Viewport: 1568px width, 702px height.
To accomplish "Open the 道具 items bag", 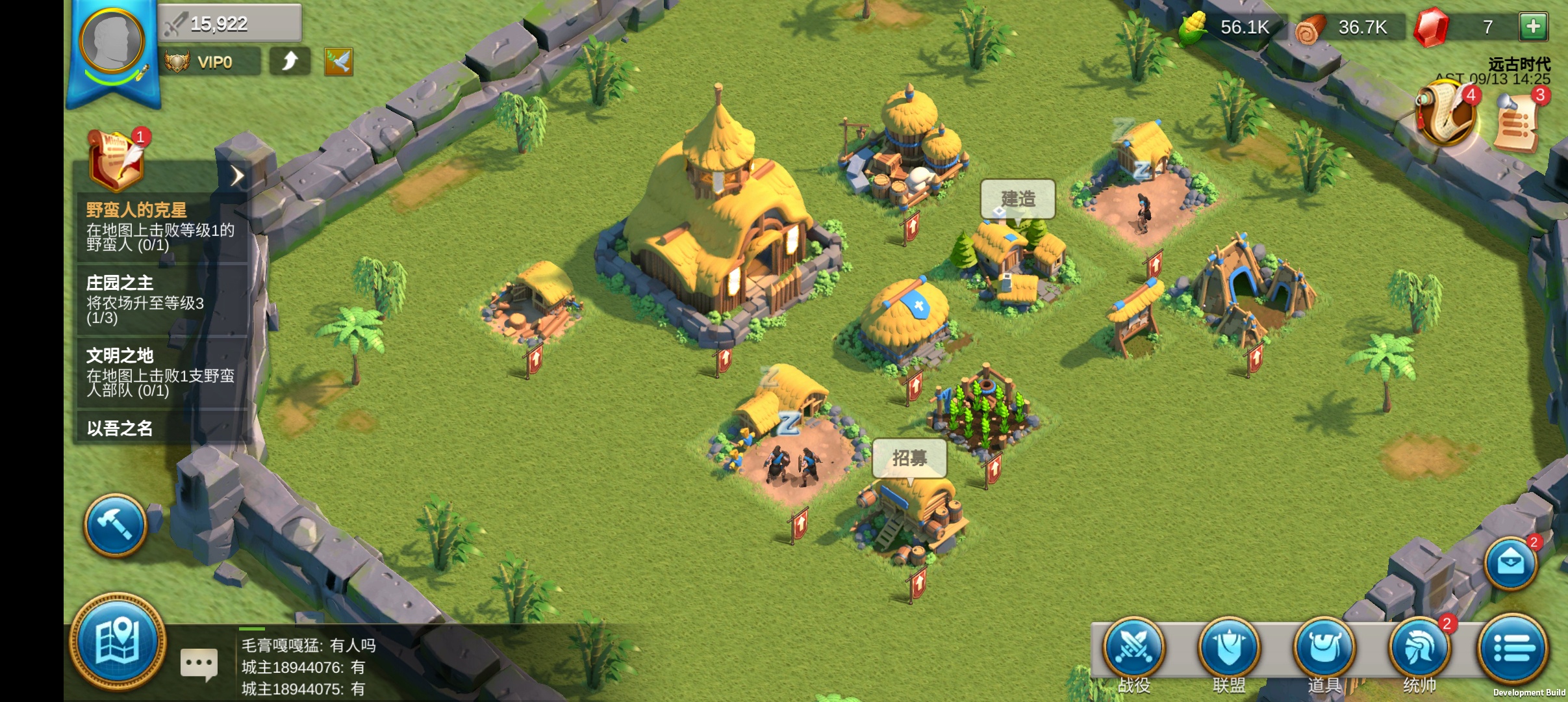I will point(1324,649).
